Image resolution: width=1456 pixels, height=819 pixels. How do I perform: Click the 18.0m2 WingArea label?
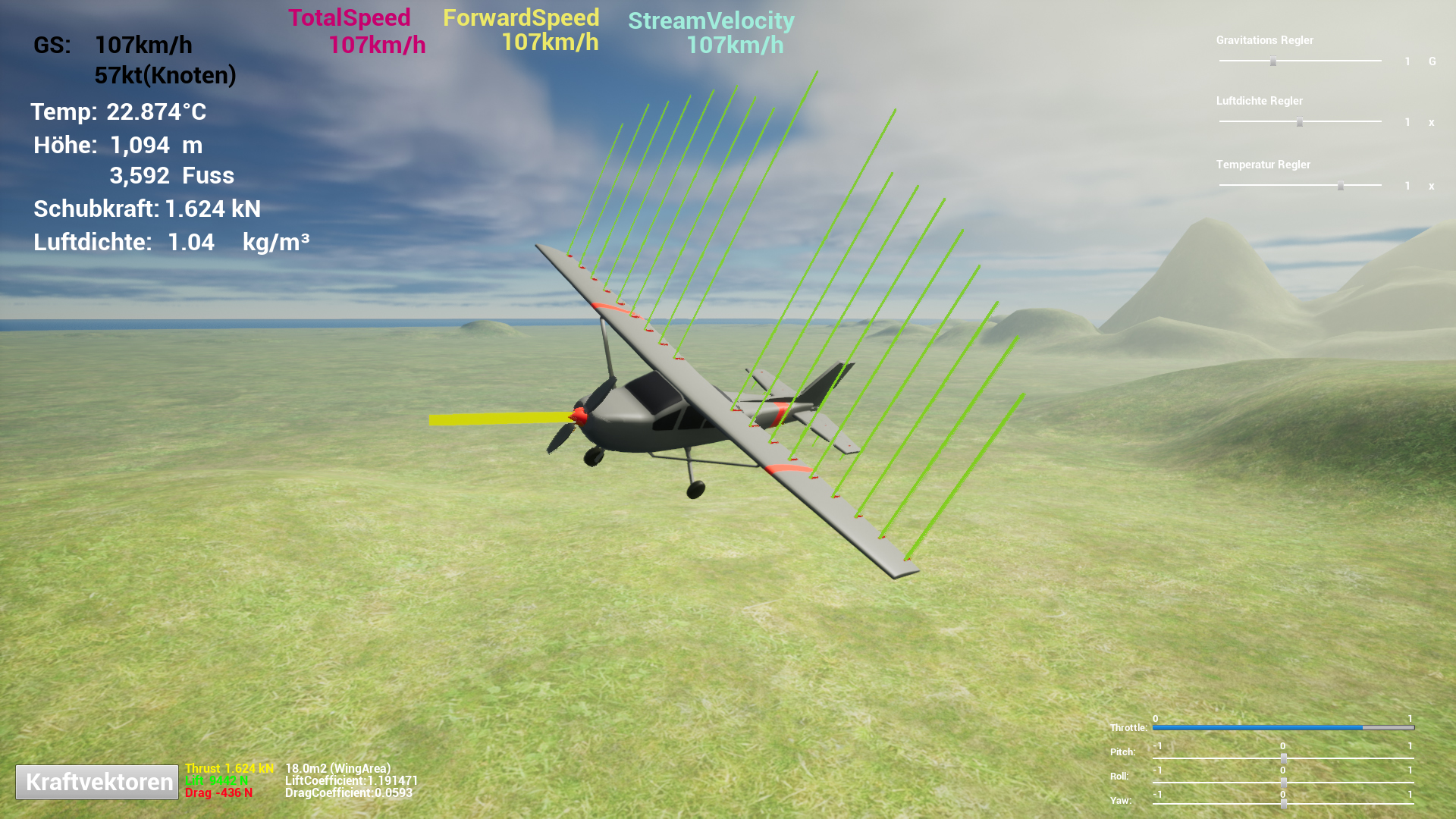tap(337, 767)
